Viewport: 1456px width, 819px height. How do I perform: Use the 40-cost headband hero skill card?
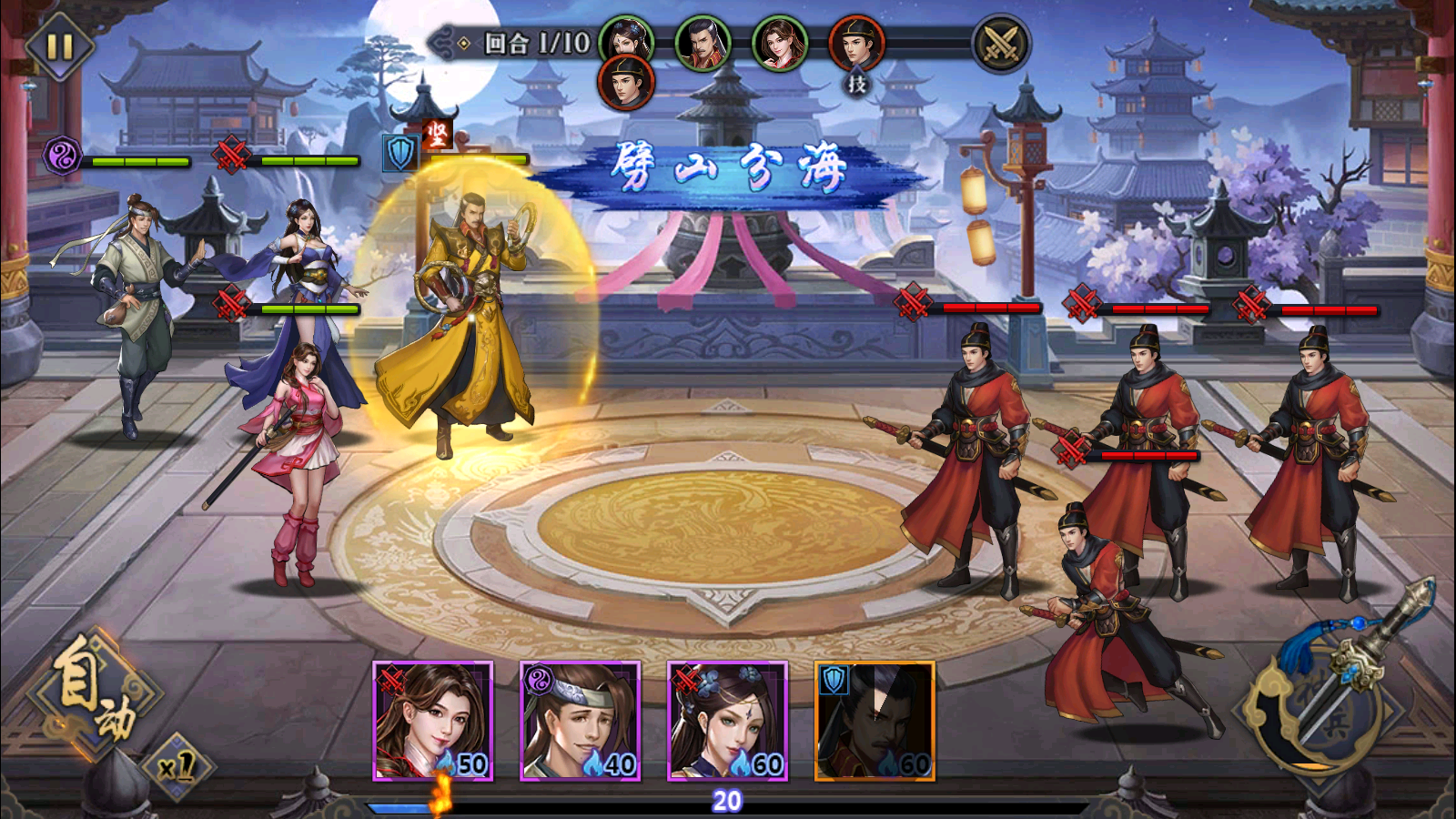point(581,721)
